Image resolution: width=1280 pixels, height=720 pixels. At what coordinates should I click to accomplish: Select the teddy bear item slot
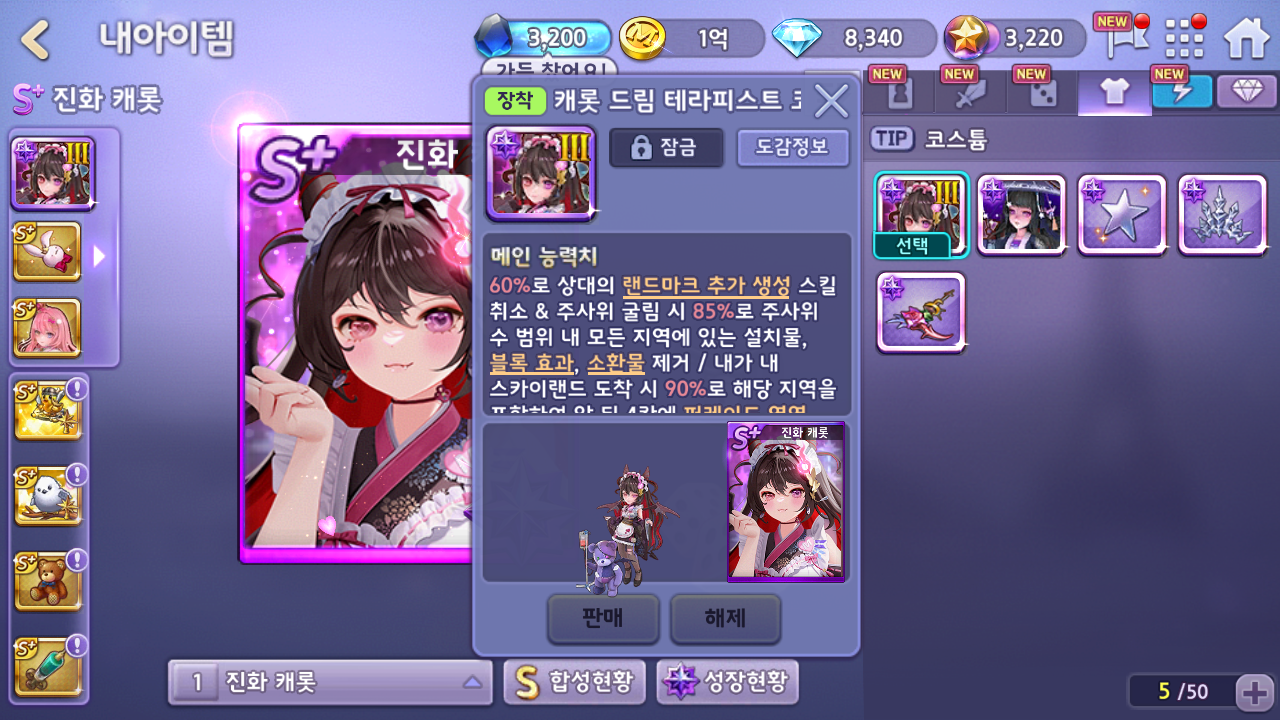(x=47, y=582)
